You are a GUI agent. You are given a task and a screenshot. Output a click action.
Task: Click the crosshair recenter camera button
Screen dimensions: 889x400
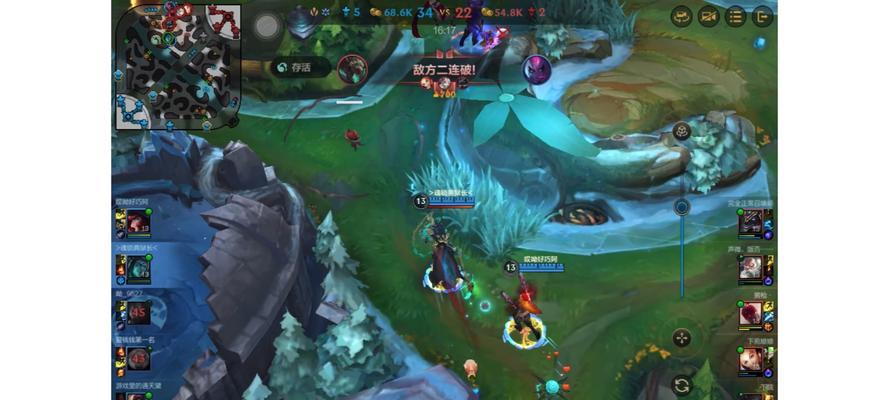point(681,338)
